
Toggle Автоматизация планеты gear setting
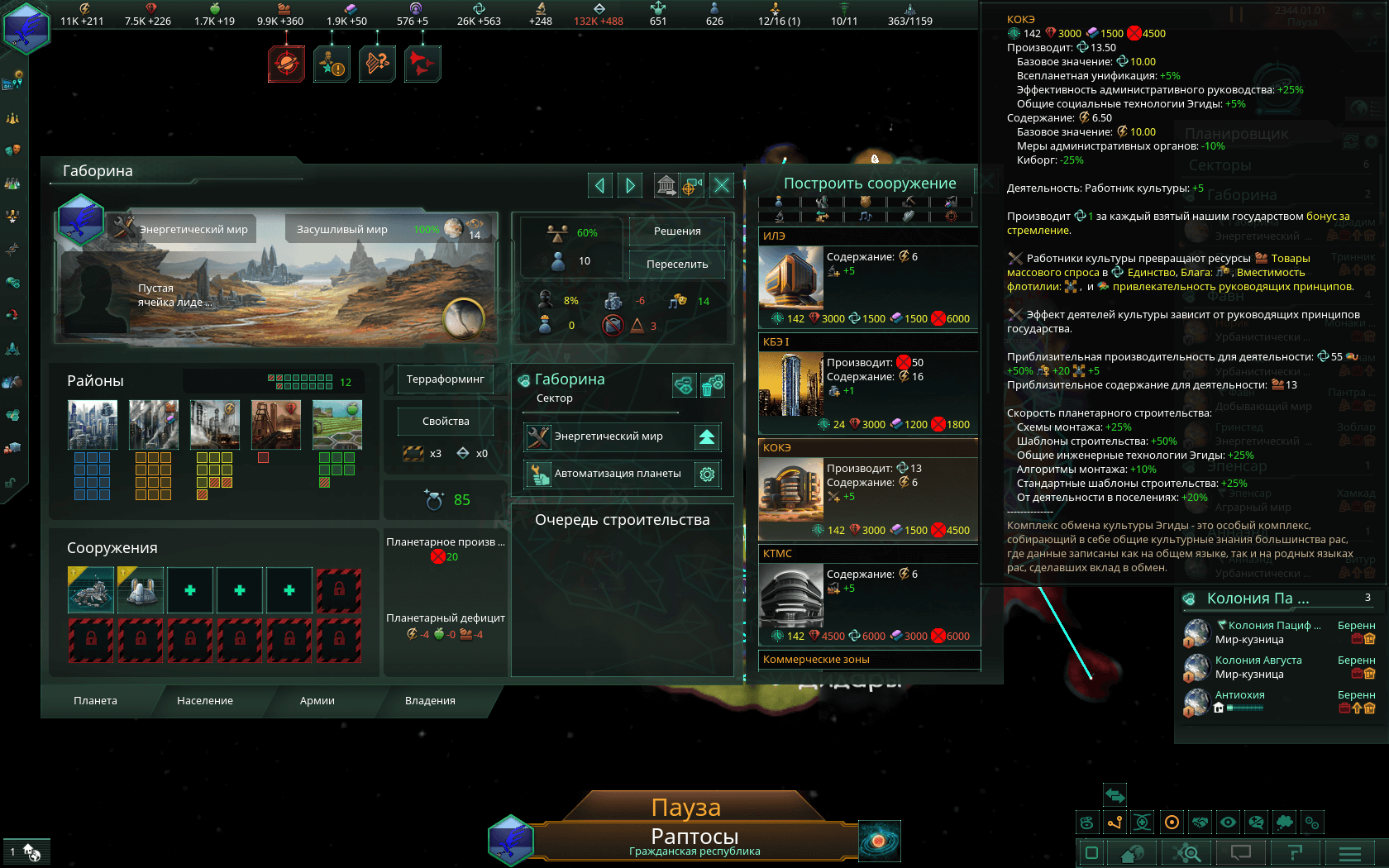[x=707, y=475]
